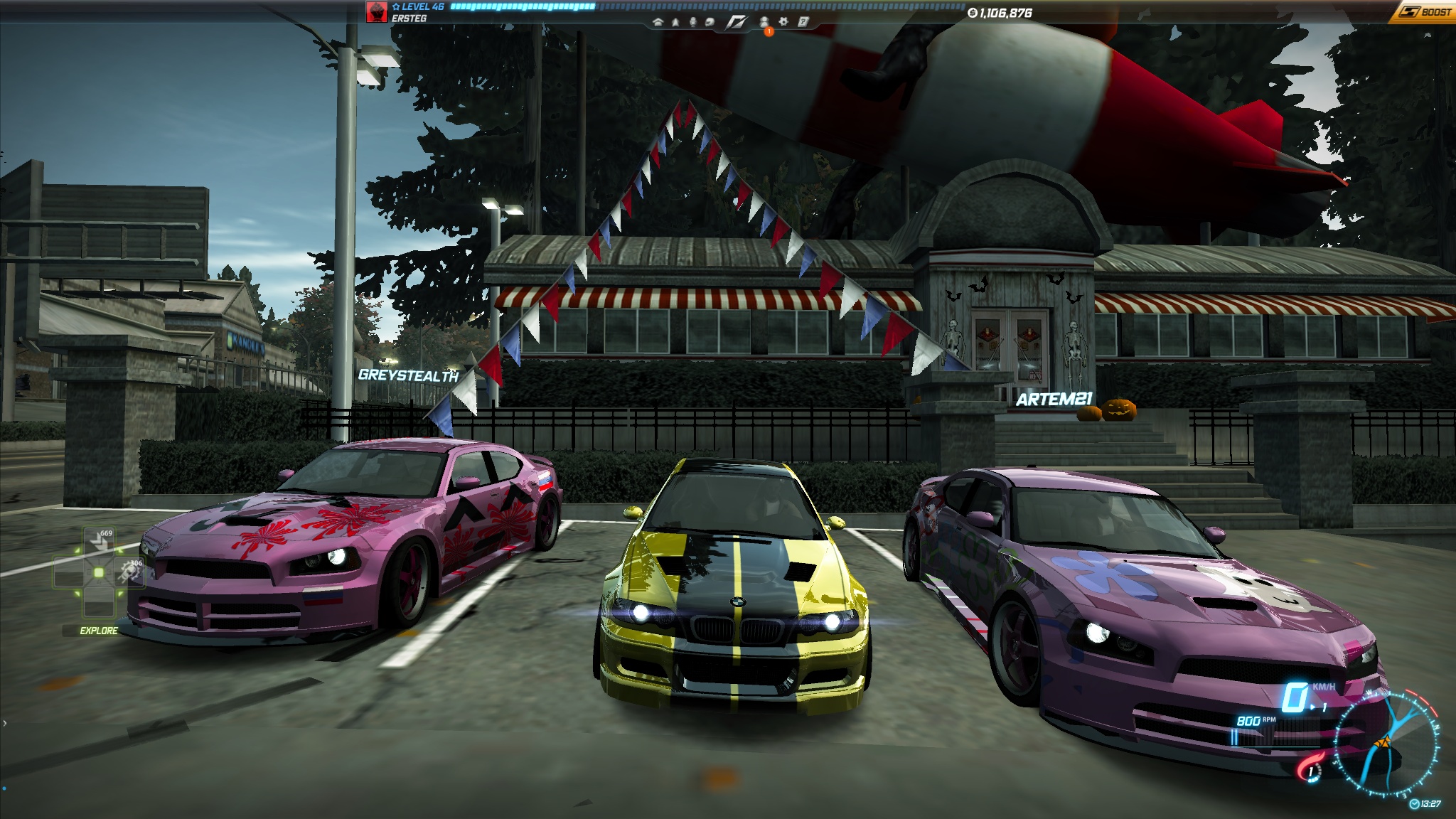Open the friends list icon with notification
The width and height of the screenshot is (1456, 819).
click(765, 23)
